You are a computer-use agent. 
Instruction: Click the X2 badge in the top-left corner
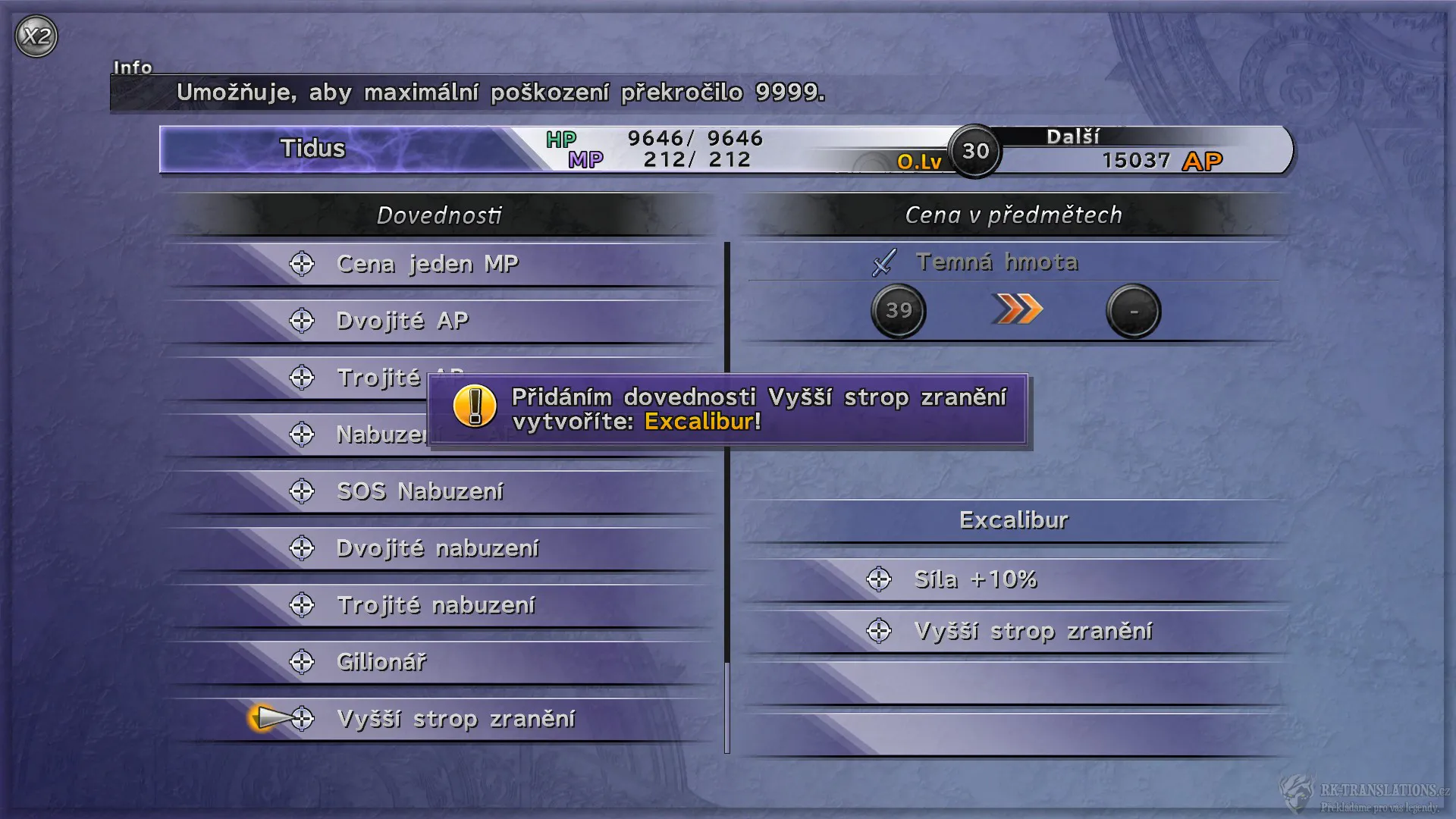coord(36,33)
